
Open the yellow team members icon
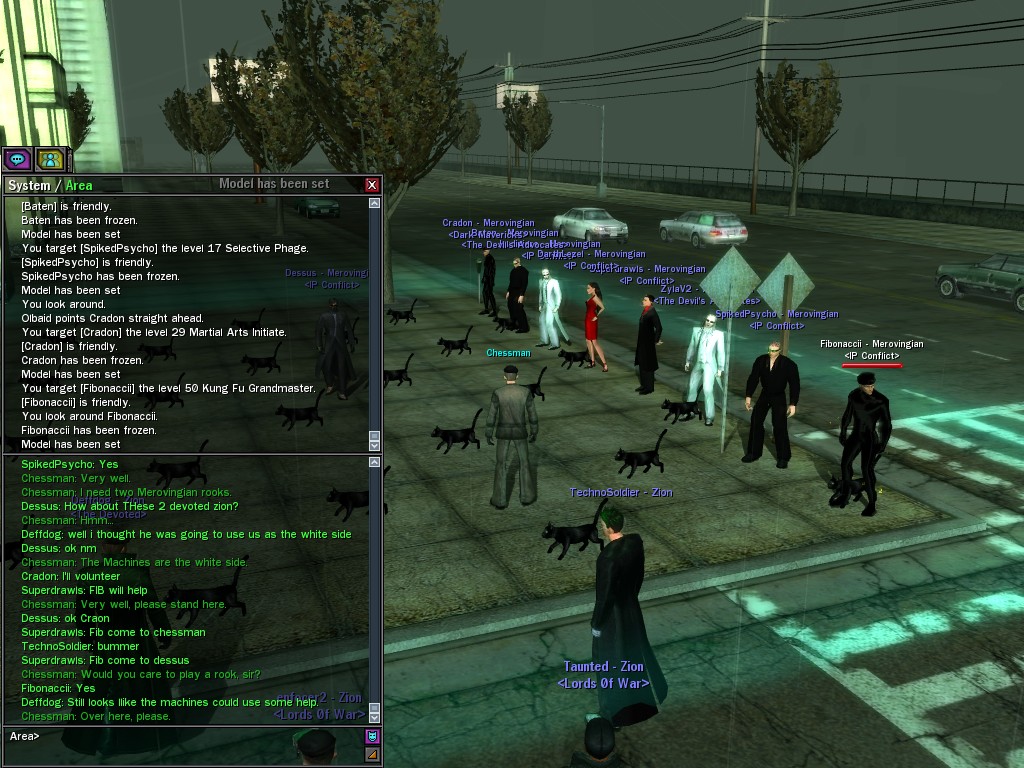(50, 159)
